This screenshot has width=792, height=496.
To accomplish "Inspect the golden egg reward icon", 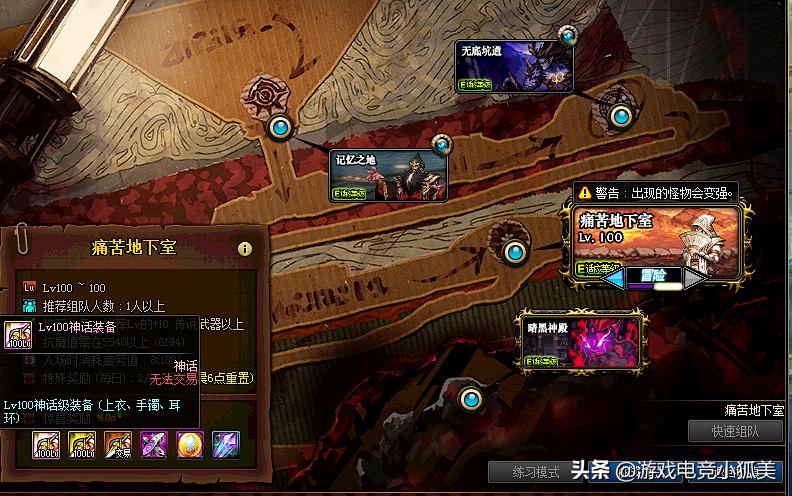I will coord(189,445).
